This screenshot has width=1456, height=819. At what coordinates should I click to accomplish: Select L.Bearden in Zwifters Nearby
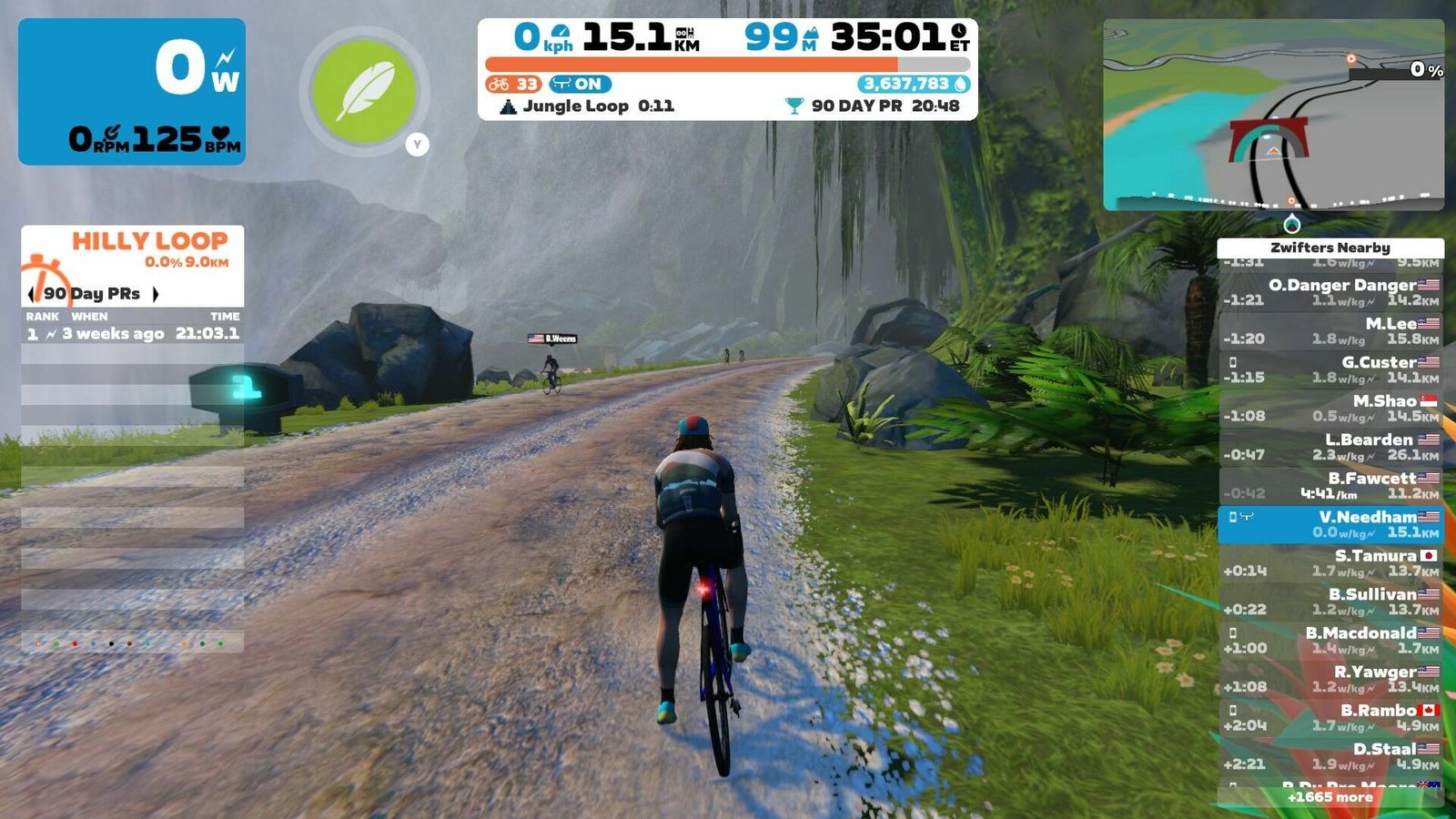[x=1330, y=447]
